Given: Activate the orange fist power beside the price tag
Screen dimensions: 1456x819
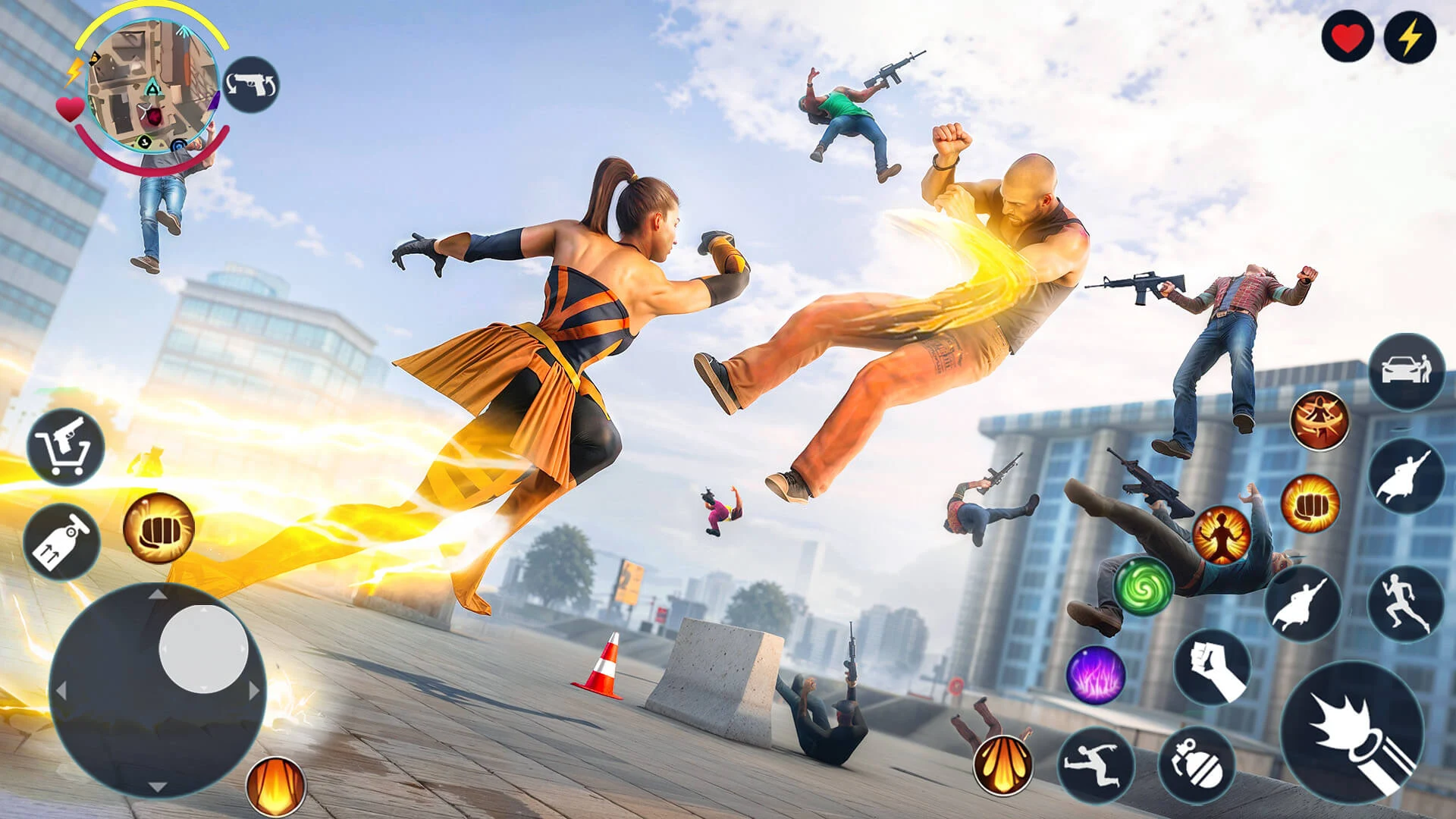Looking at the screenshot, I should point(158,528).
